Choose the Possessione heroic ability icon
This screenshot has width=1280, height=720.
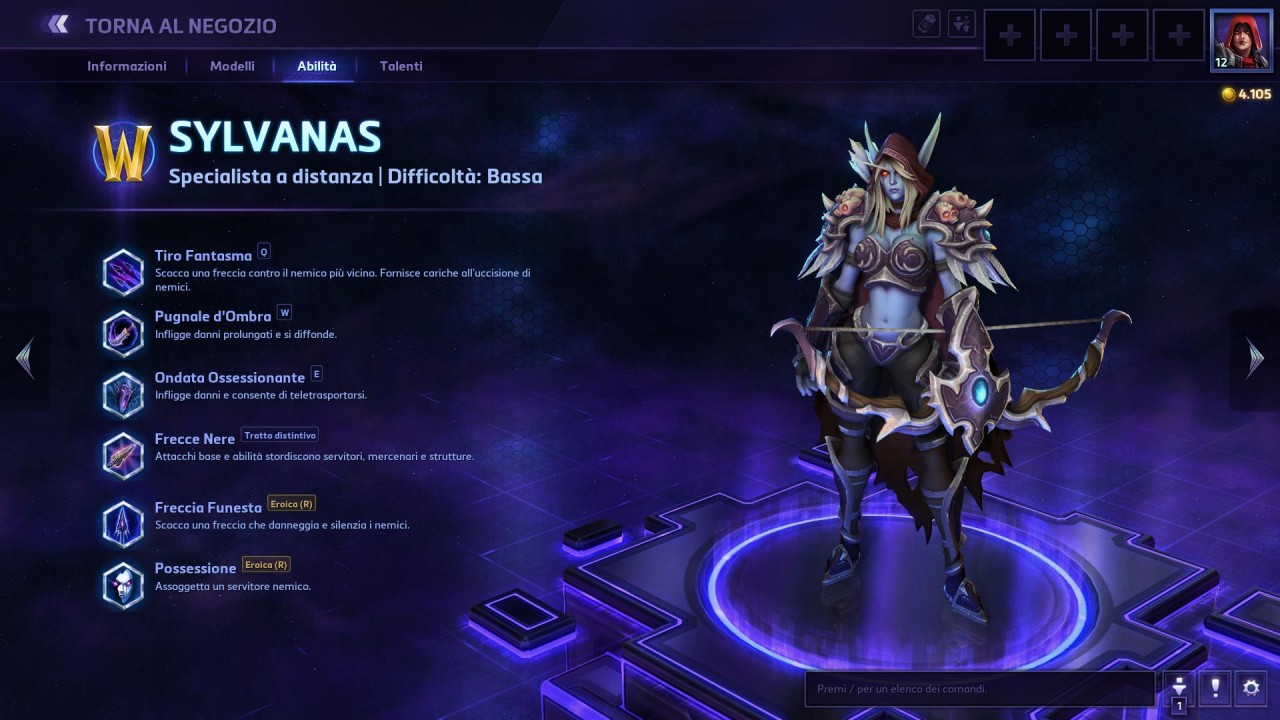123,585
